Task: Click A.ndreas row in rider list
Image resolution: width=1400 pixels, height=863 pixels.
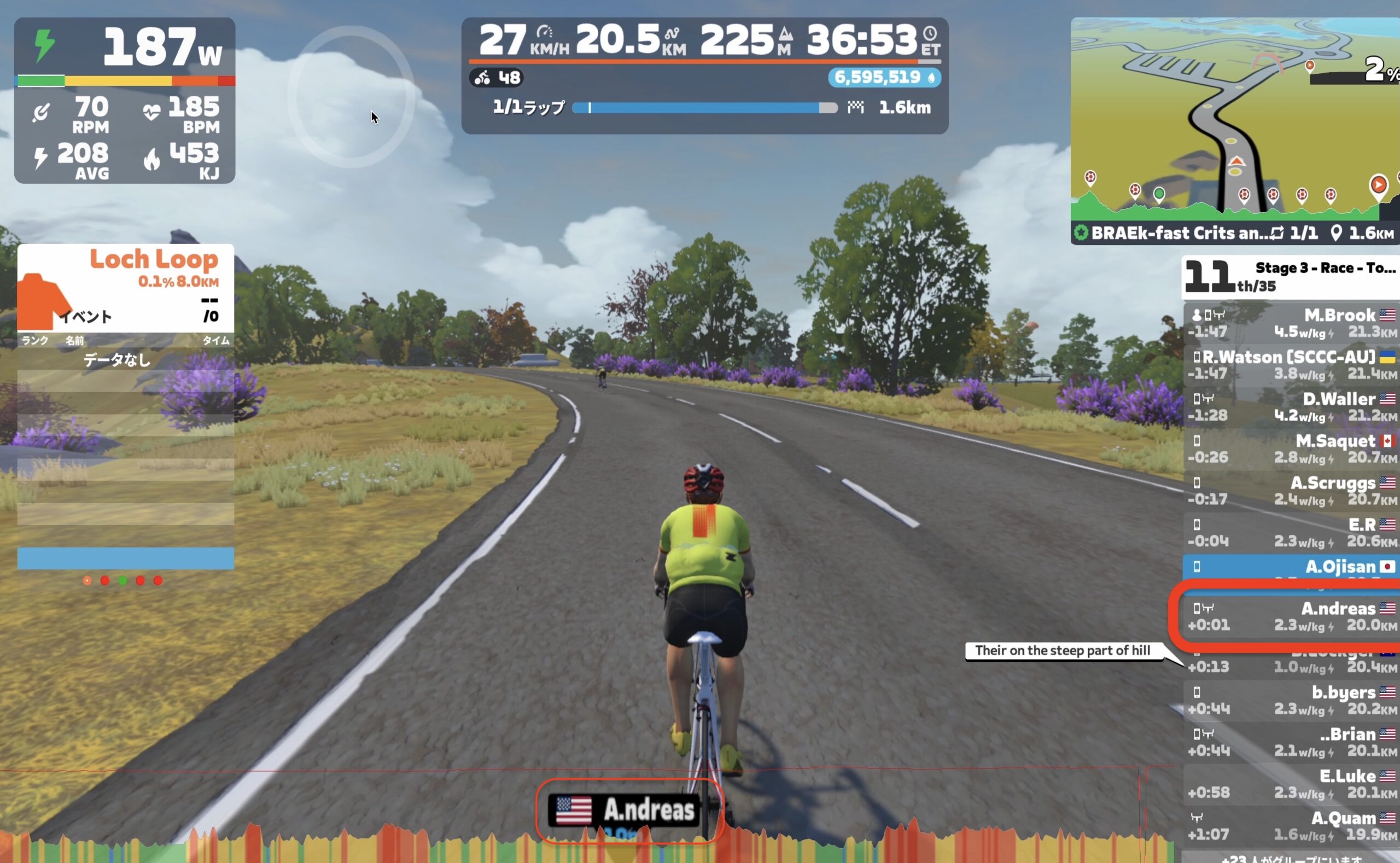Action: tap(1291, 616)
